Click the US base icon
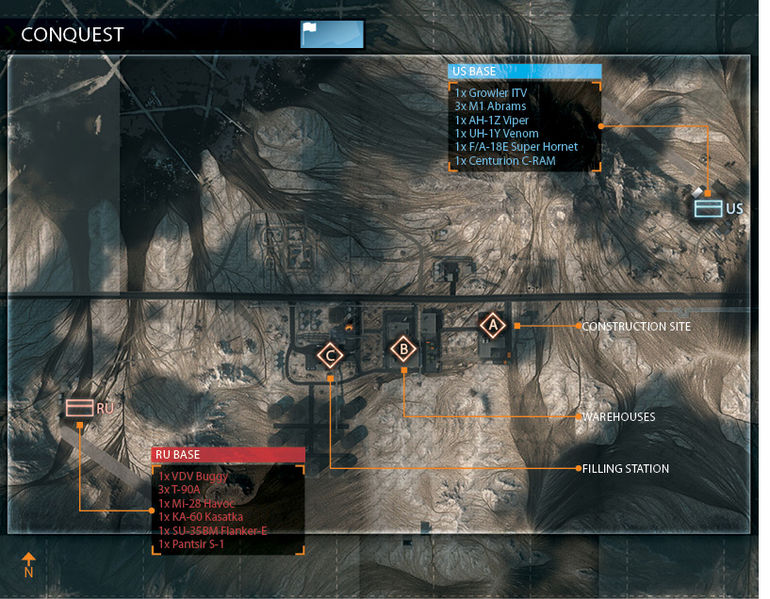 coord(708,208)
